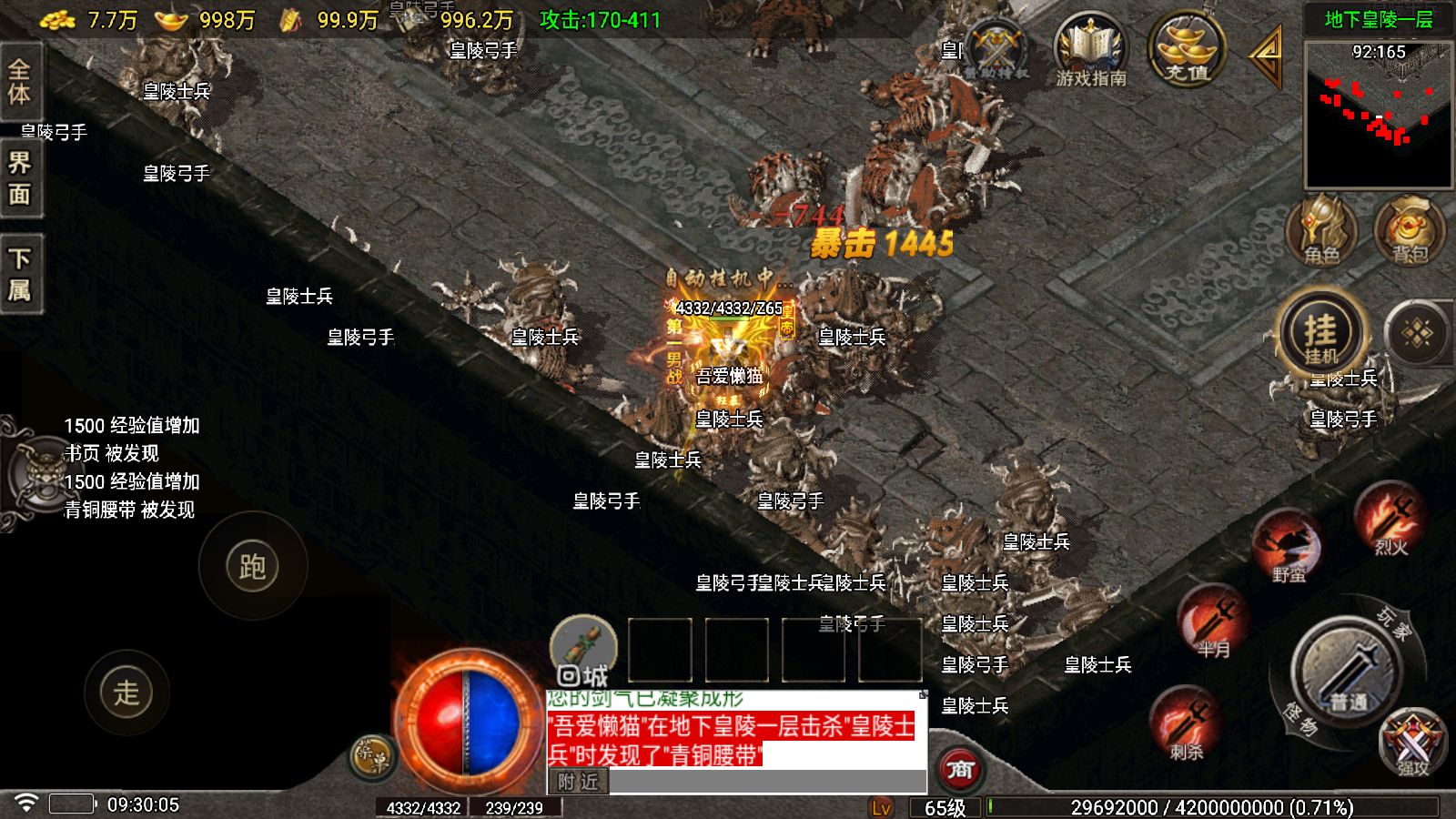Screen dimensions: 1456x819
Task: Open the 全体 sidebar menu
Action: point(21,82)
